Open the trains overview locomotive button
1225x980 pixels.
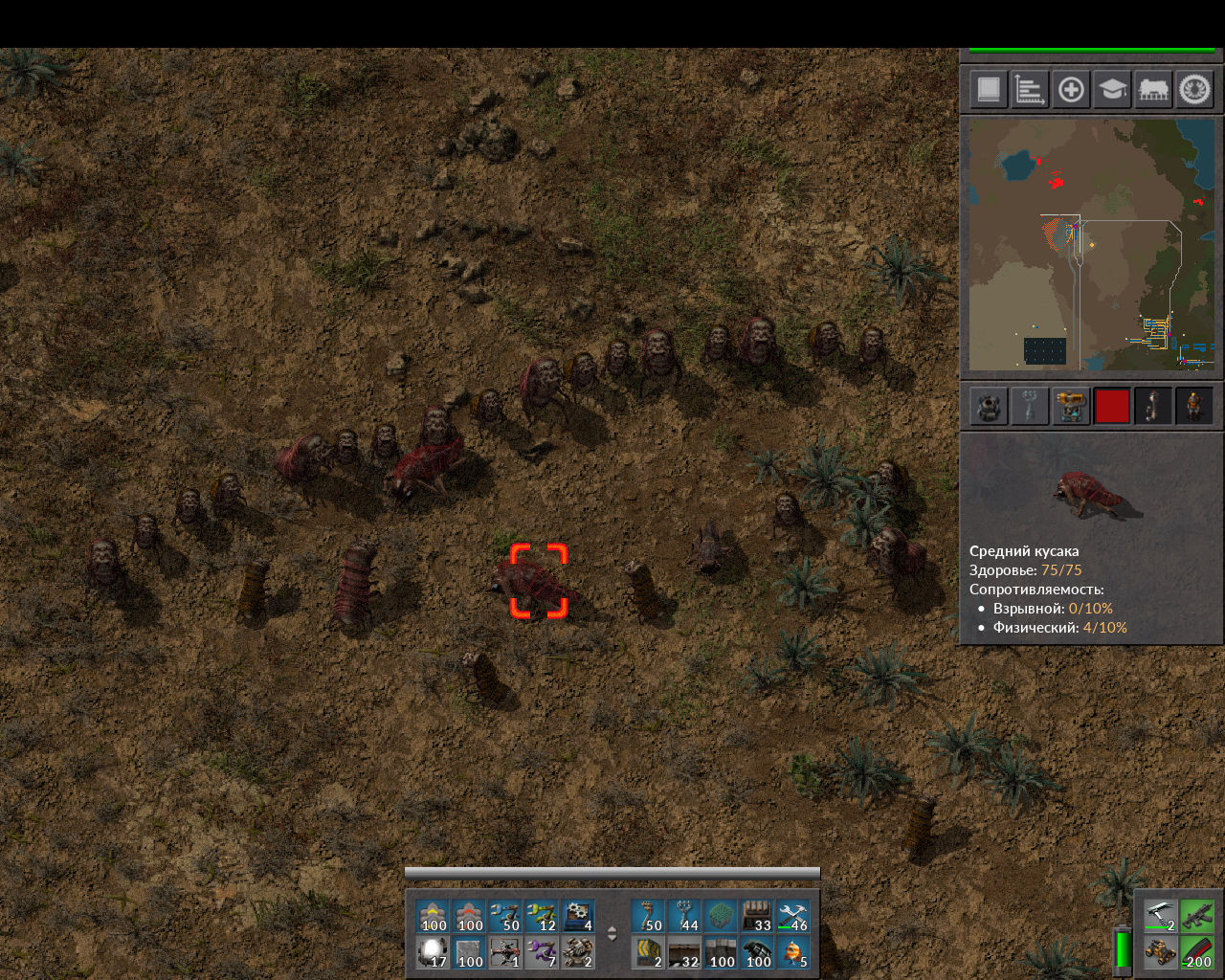(x=1153, y=90)
